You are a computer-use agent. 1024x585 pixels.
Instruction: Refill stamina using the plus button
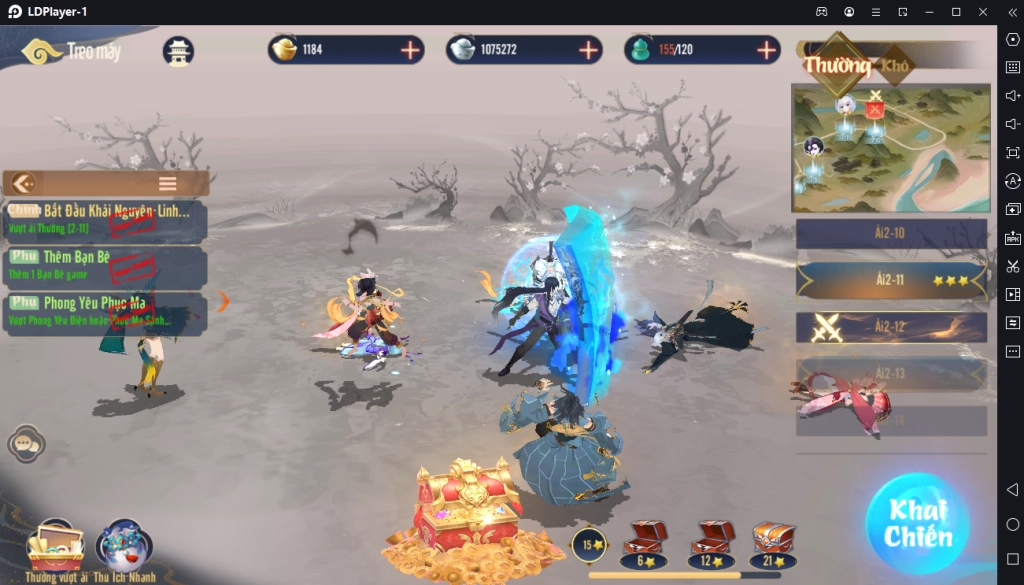pos(767,50)
